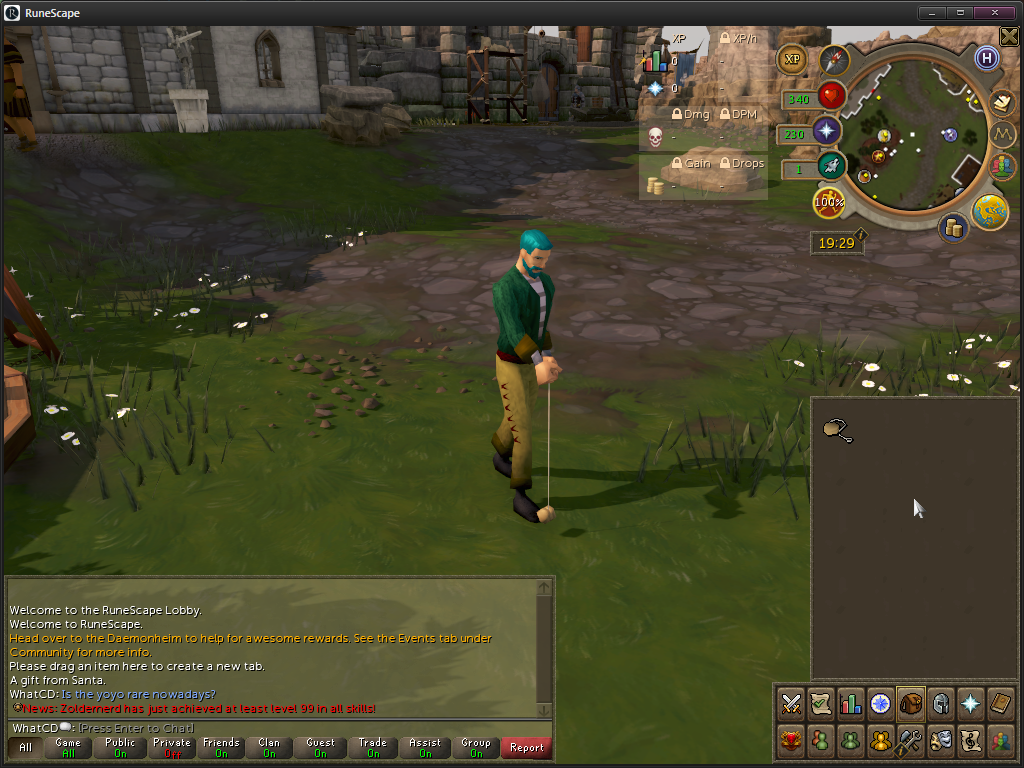Open the music scroll tab

970,741
